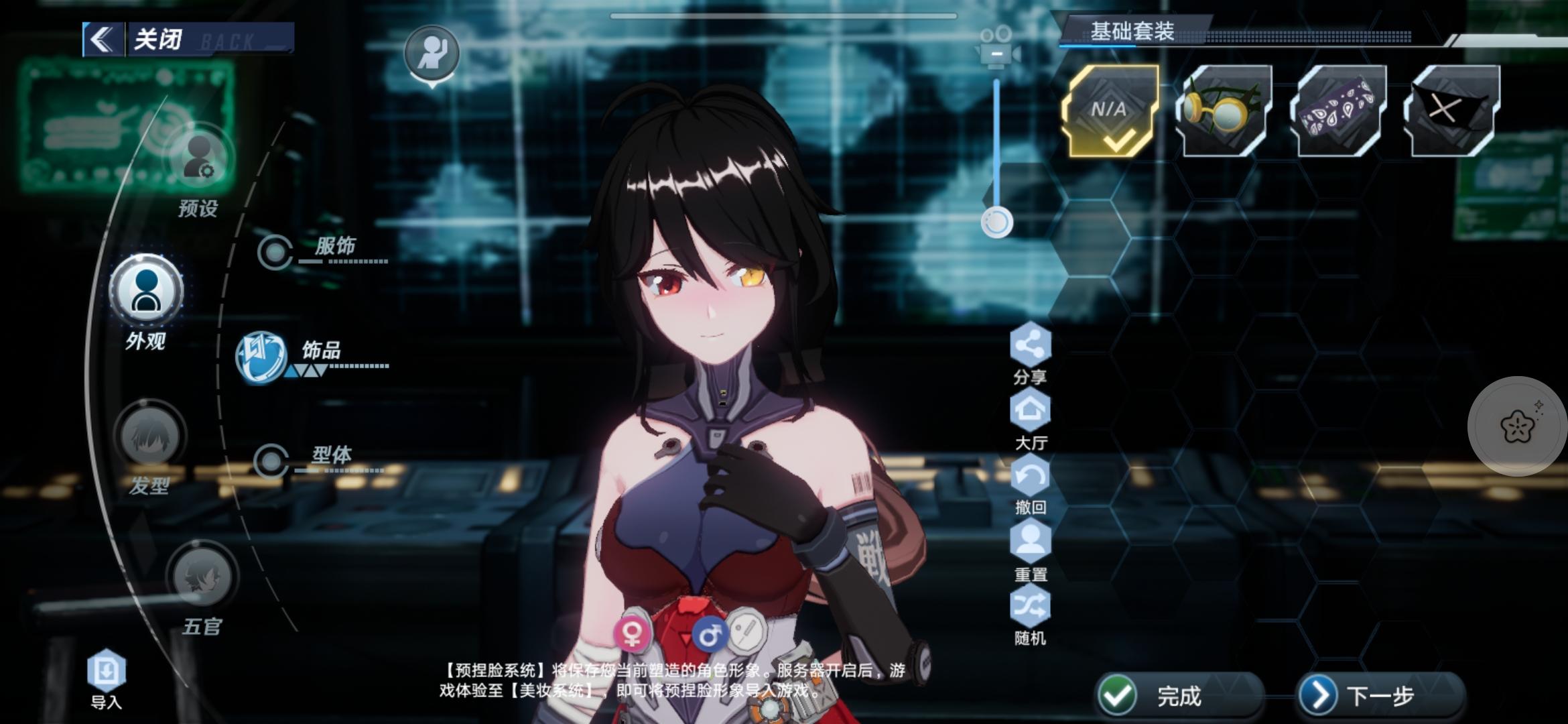
Task: Equip the yellow round goggles accessory
Action: pyautogui.click(x=1224, y=111)
